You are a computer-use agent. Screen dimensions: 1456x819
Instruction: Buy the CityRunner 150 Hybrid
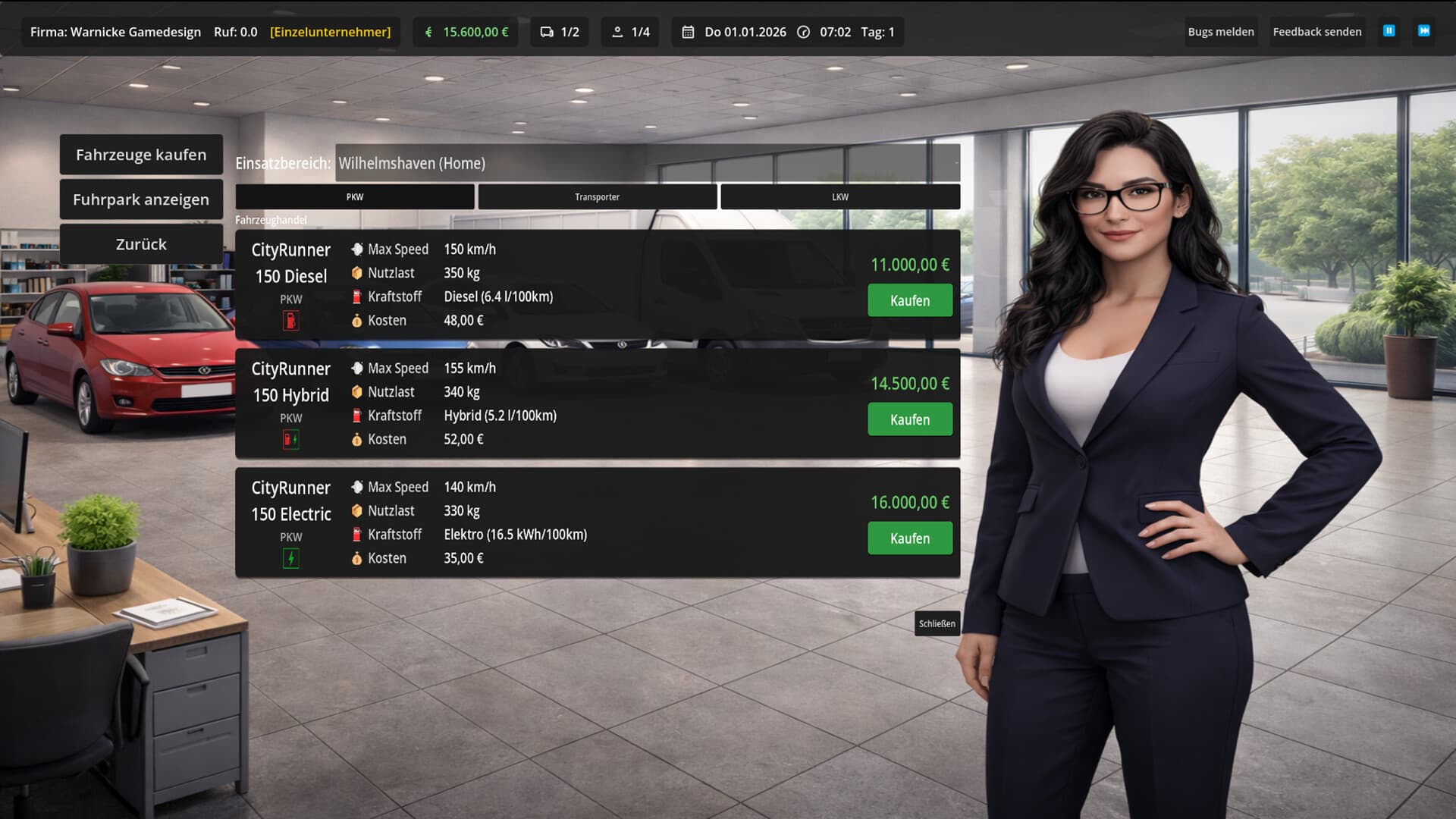coord(909,419)
